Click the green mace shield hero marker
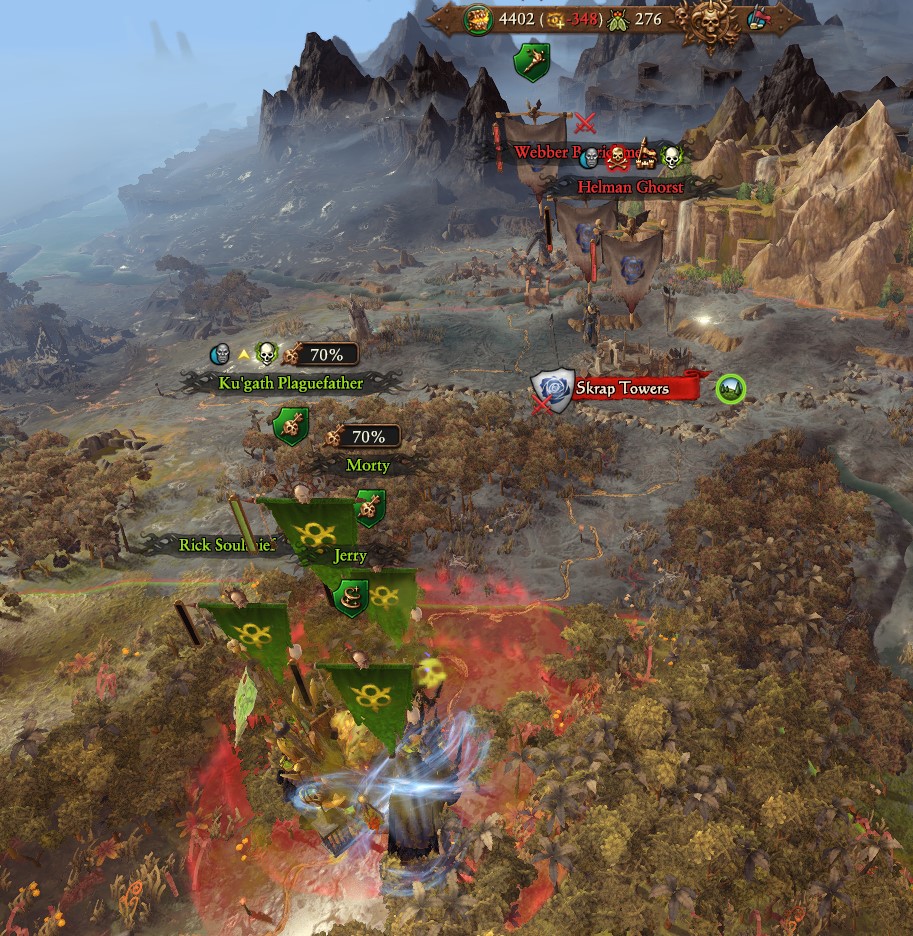 click(532, 62)
